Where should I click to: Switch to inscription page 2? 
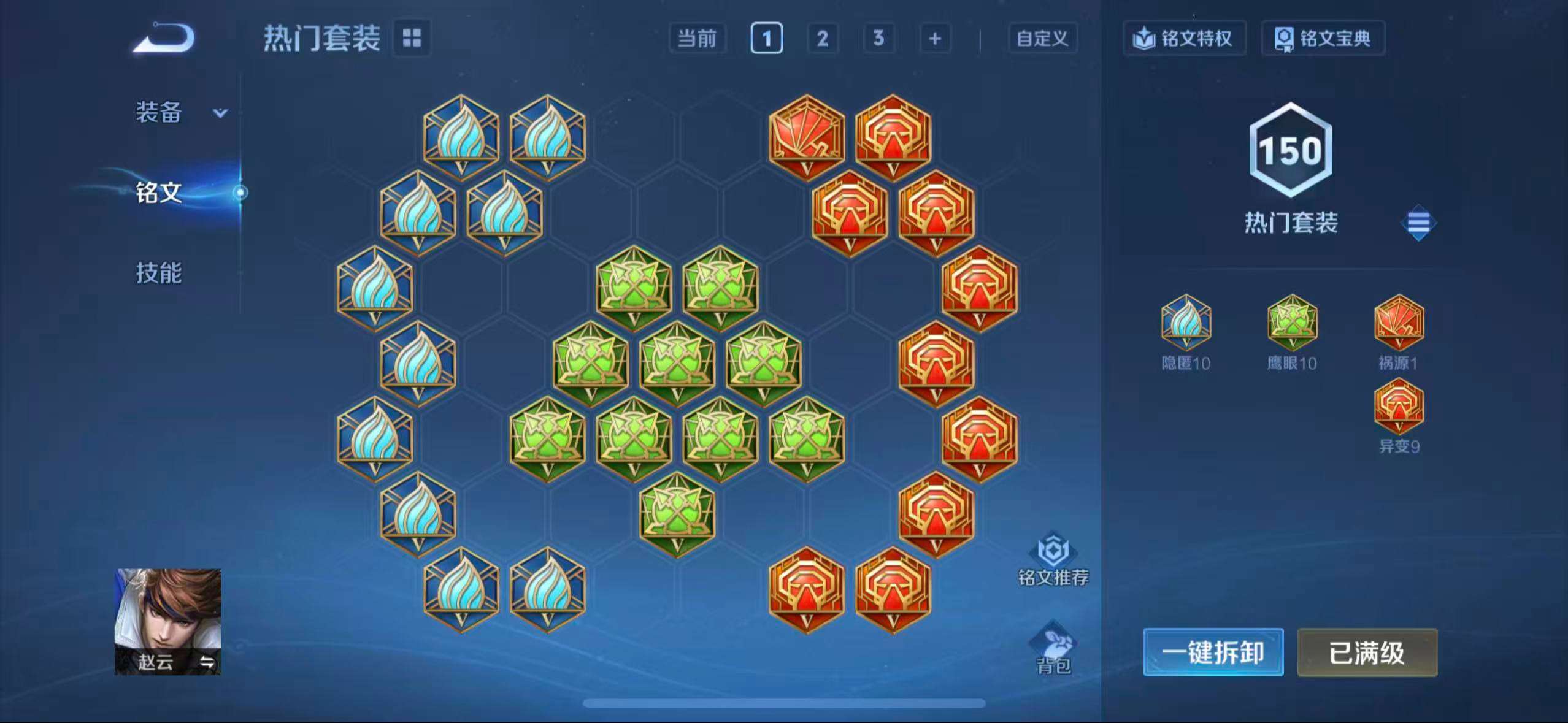coord(821,38)
